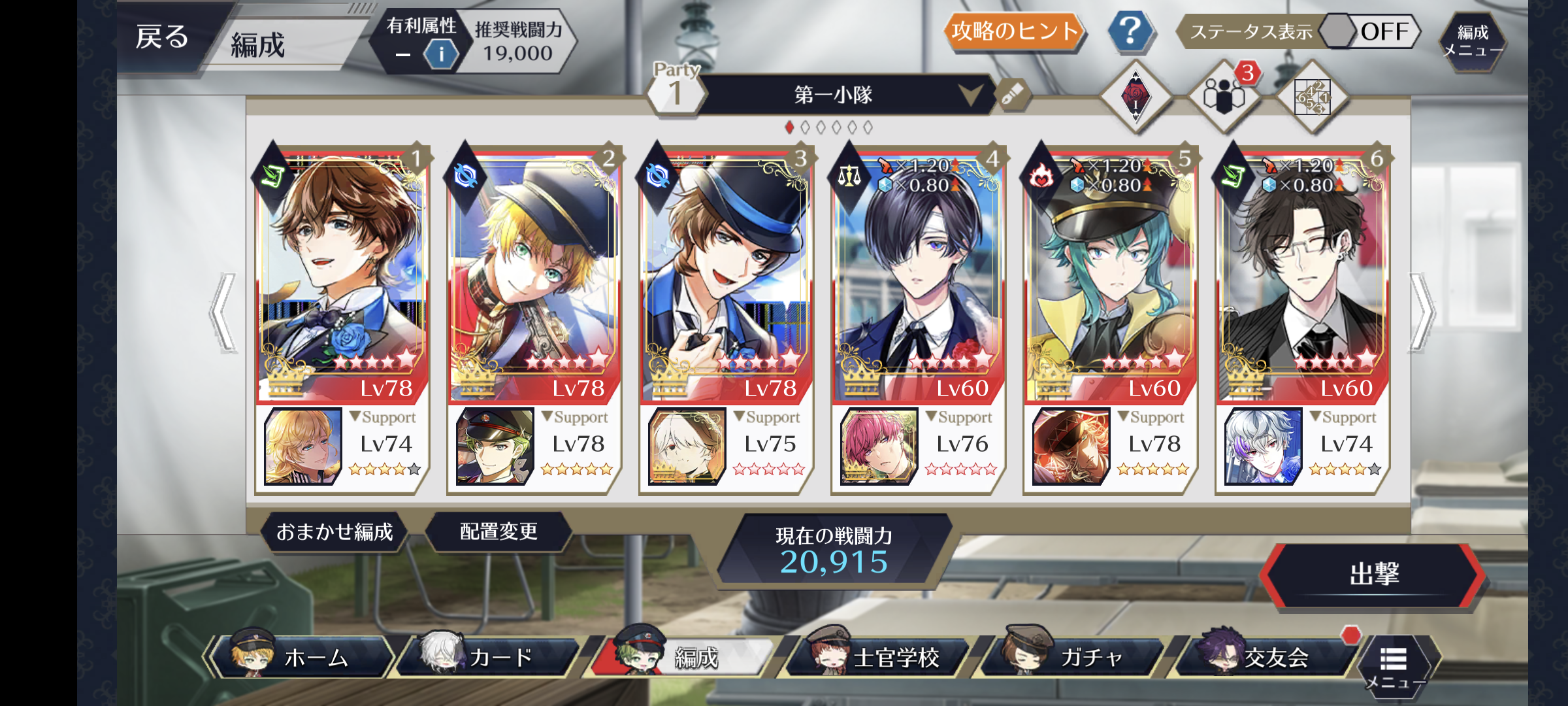Image resolution: width=1568 pixels, height=706 pixels.
Task: Open the 攻略のヒント strategy hints
Action: [x=1013, y=31]
